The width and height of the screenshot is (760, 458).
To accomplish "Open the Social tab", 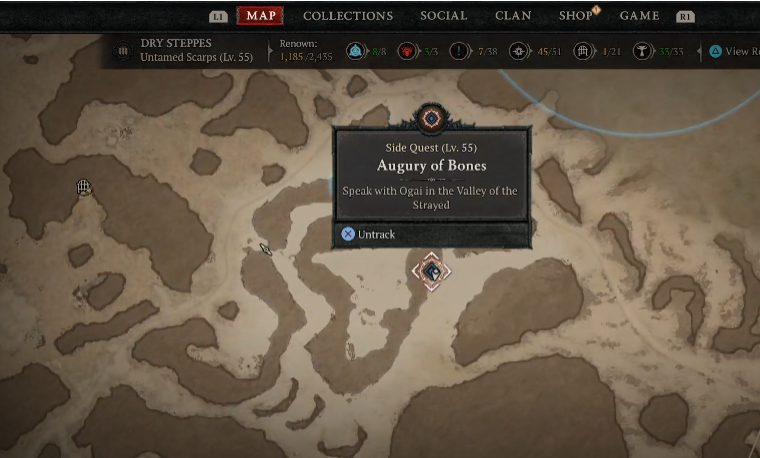I will [443, 15].
